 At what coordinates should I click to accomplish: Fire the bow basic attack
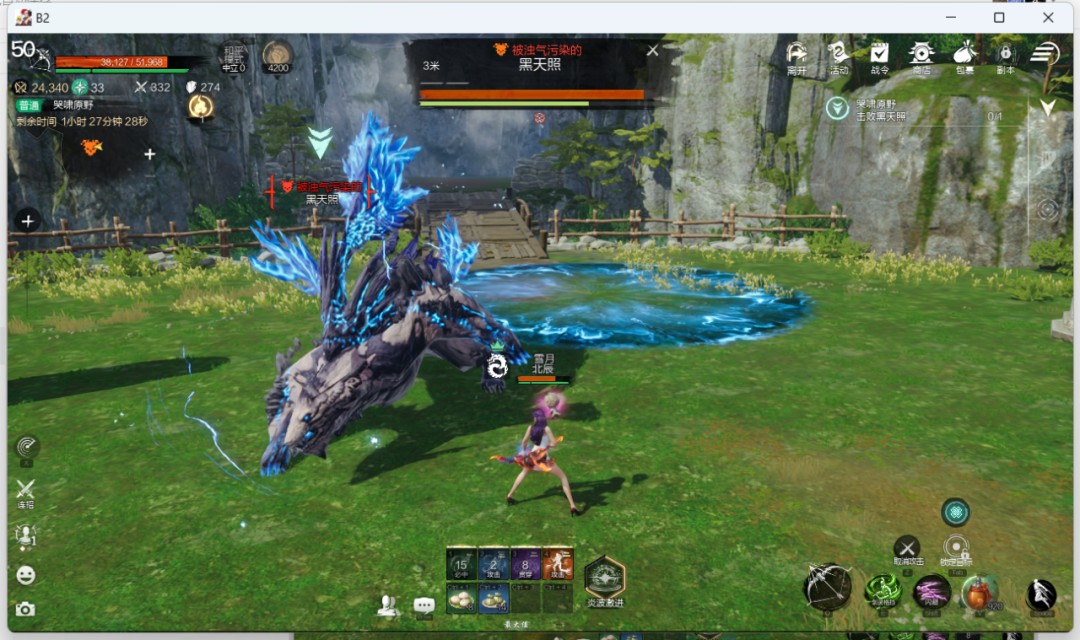[828, 587]
